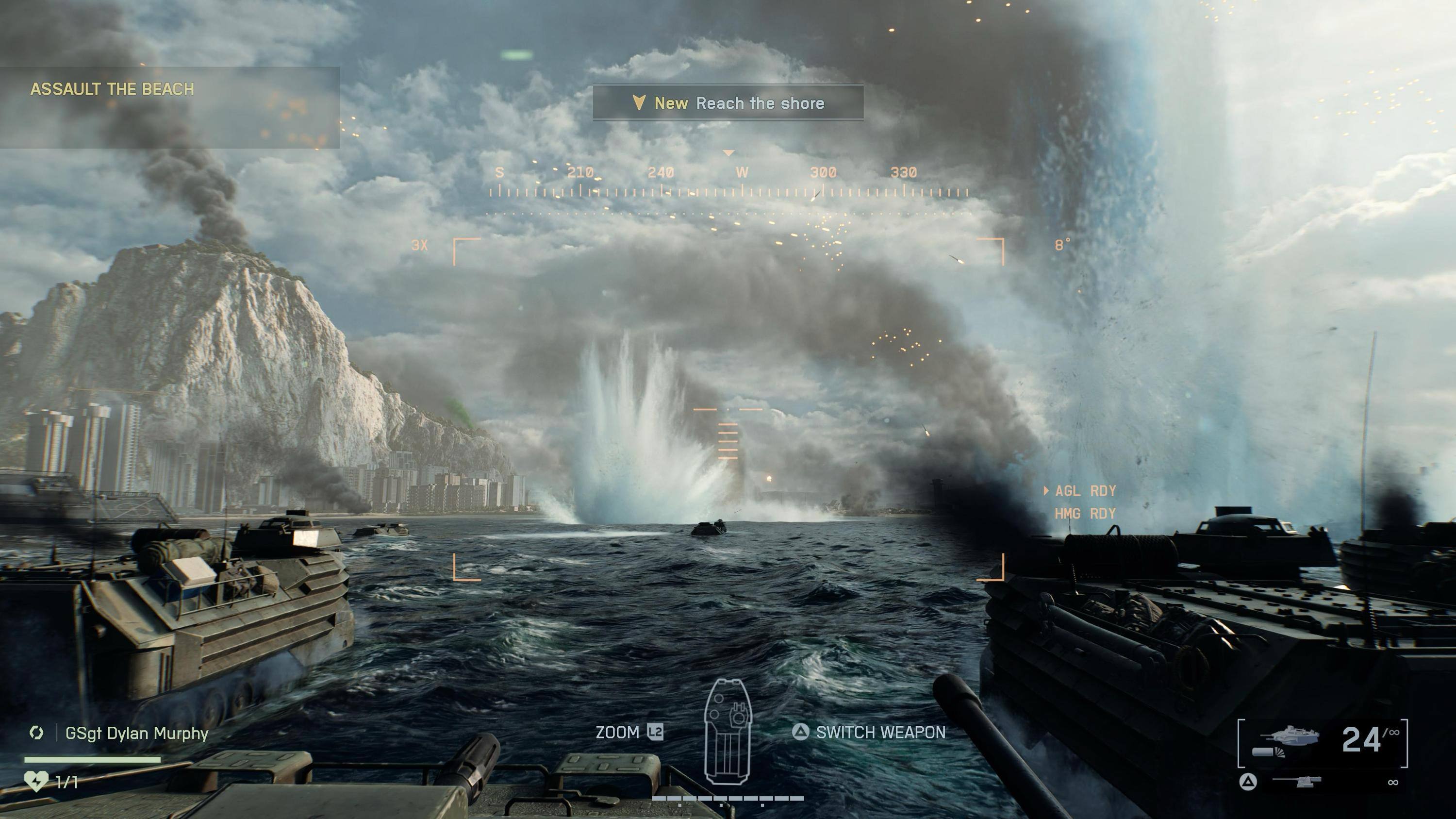Image resolution: width=1456 pixels, height=819 pixels.
Task: Select the HMG RDY weapon status
Action: tap(1085, 514)
